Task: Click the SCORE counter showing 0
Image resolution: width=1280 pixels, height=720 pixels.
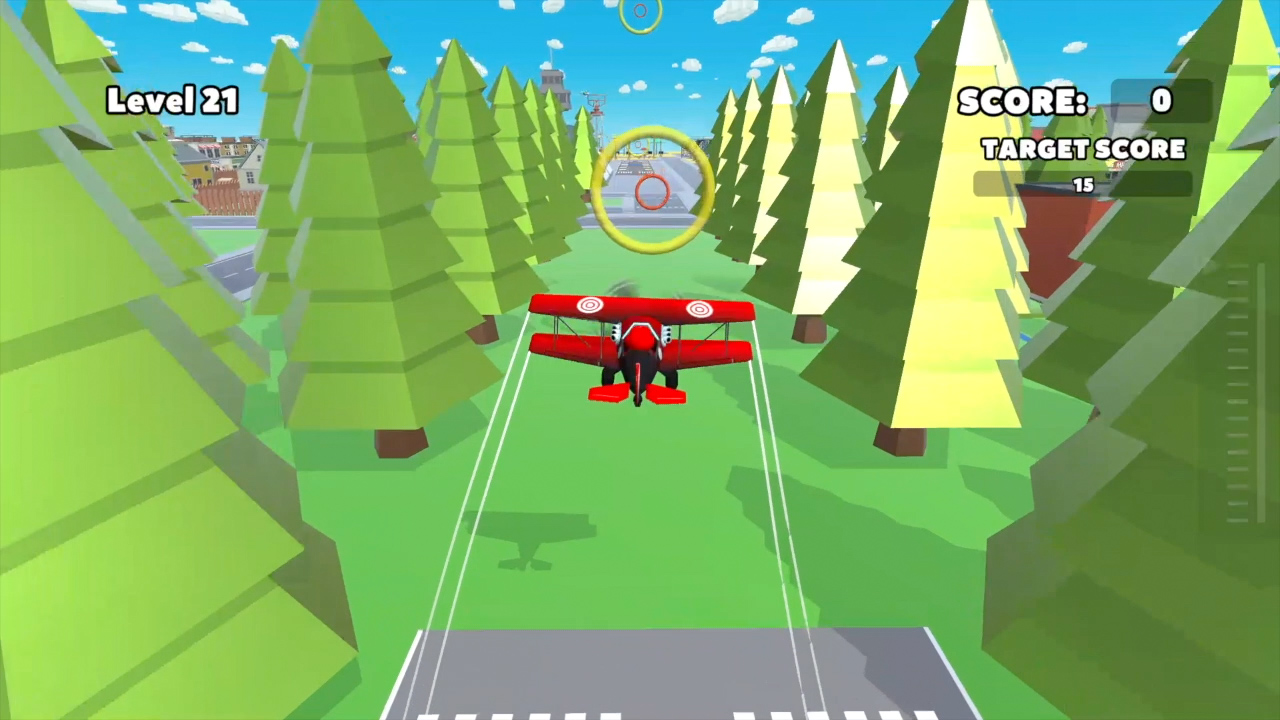Action: point(1022,101)
